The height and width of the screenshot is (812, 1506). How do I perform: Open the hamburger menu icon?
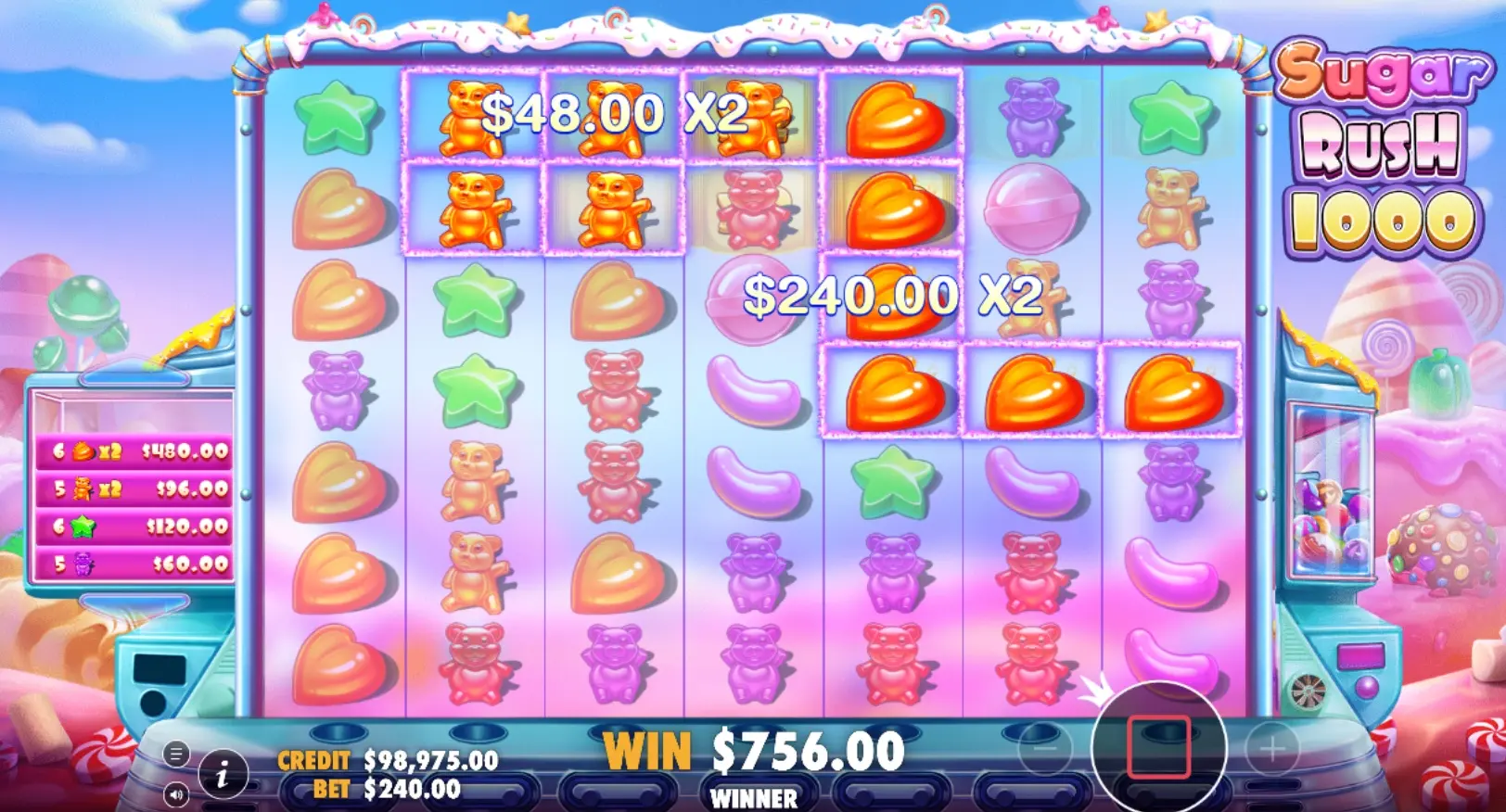[176, 754]
